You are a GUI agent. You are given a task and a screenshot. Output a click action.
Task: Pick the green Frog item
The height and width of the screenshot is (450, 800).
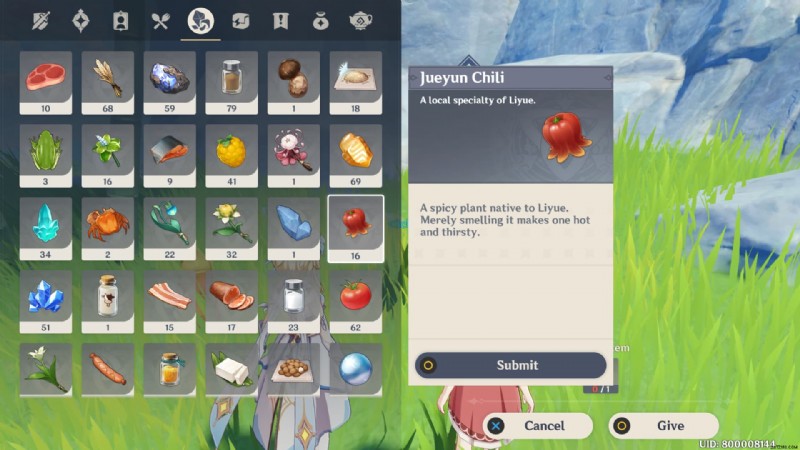point(46,150)
